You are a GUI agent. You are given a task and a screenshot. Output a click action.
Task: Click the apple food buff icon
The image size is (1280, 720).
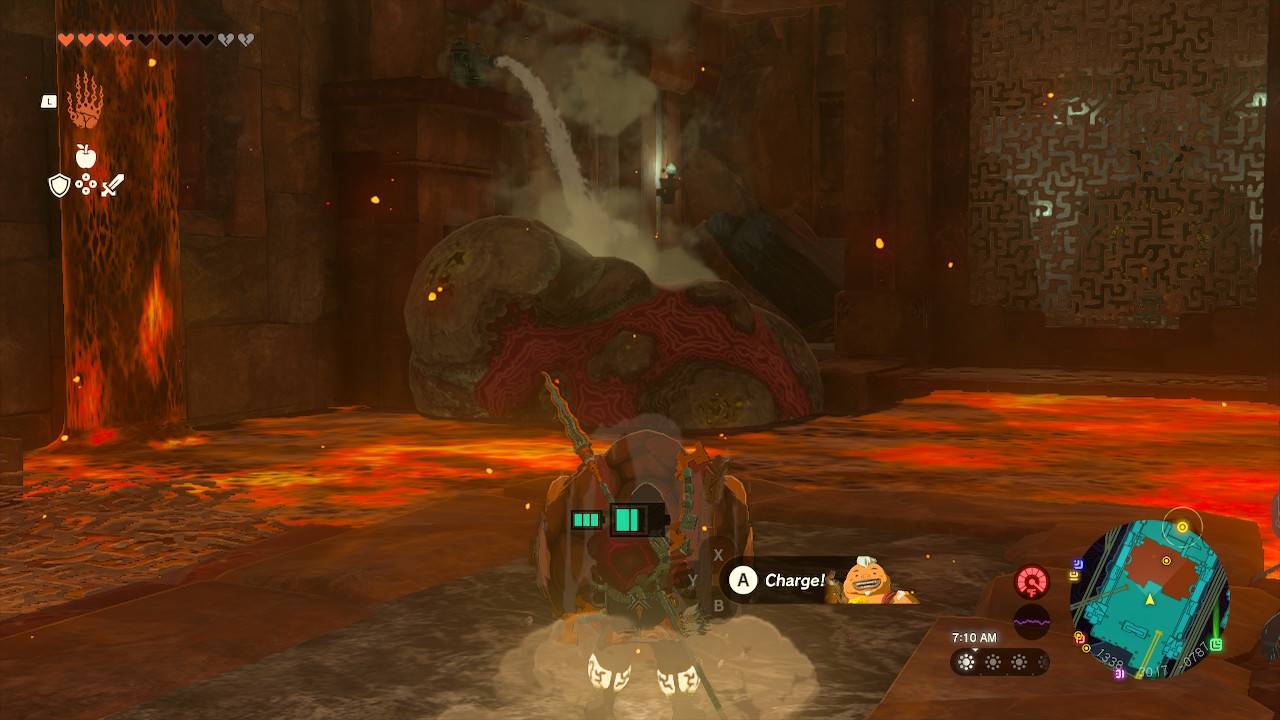[x=86, y=156]
